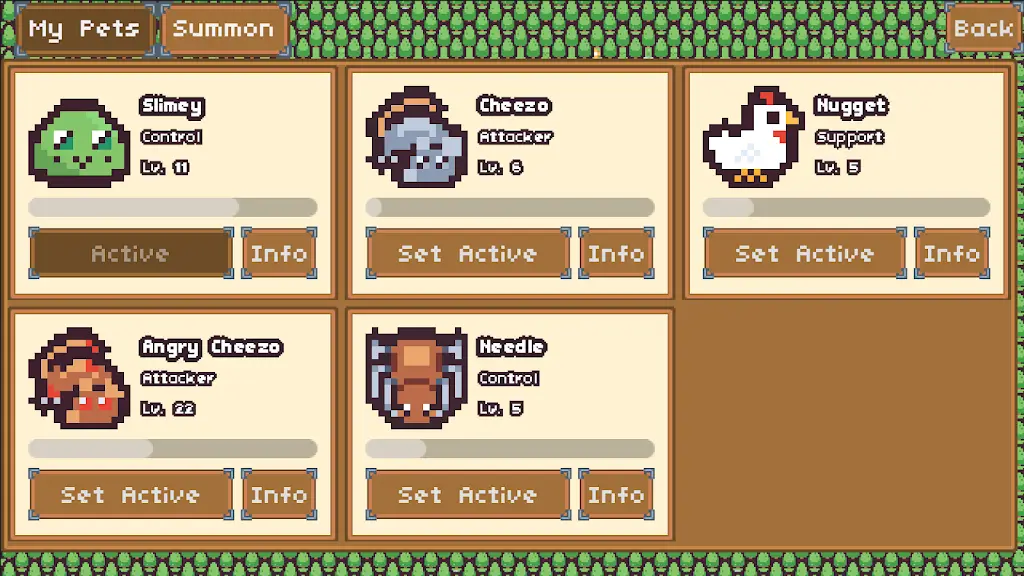Set Cheezo as the active pet

[x=468, y=254]
